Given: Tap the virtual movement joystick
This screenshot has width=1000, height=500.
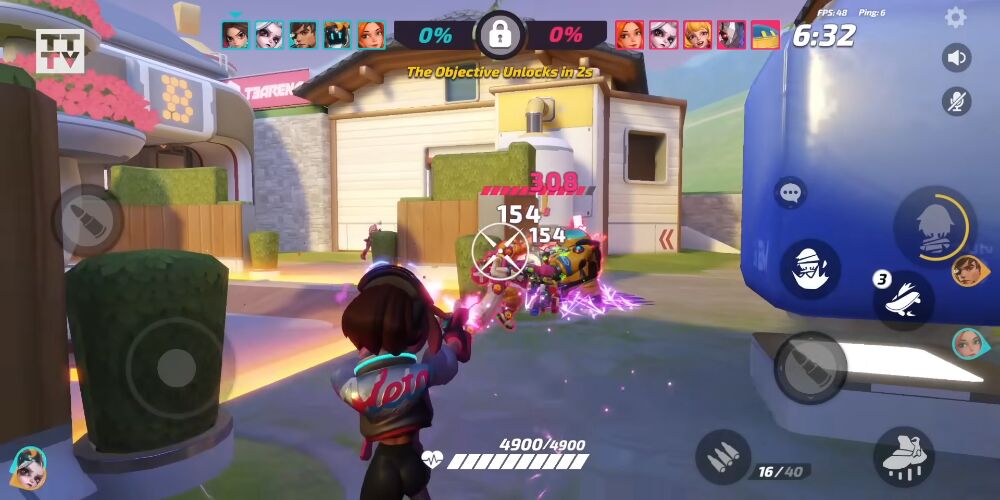Looking at the screenshot, I should tap(177, 368).
